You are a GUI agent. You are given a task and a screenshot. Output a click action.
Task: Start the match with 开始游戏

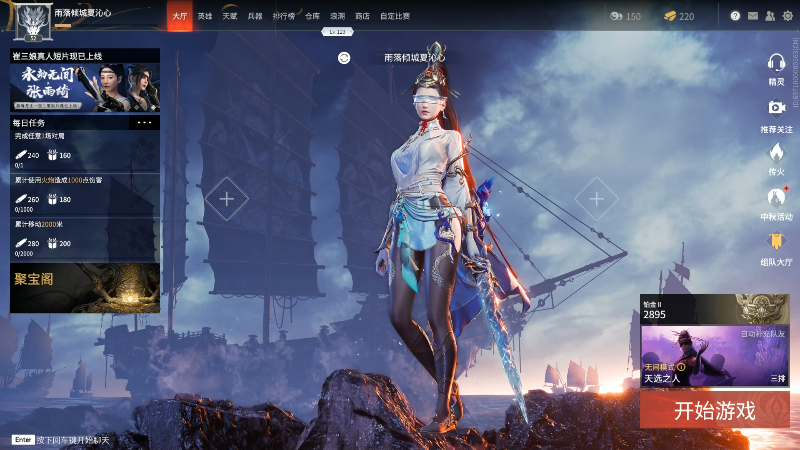point(714,409)
